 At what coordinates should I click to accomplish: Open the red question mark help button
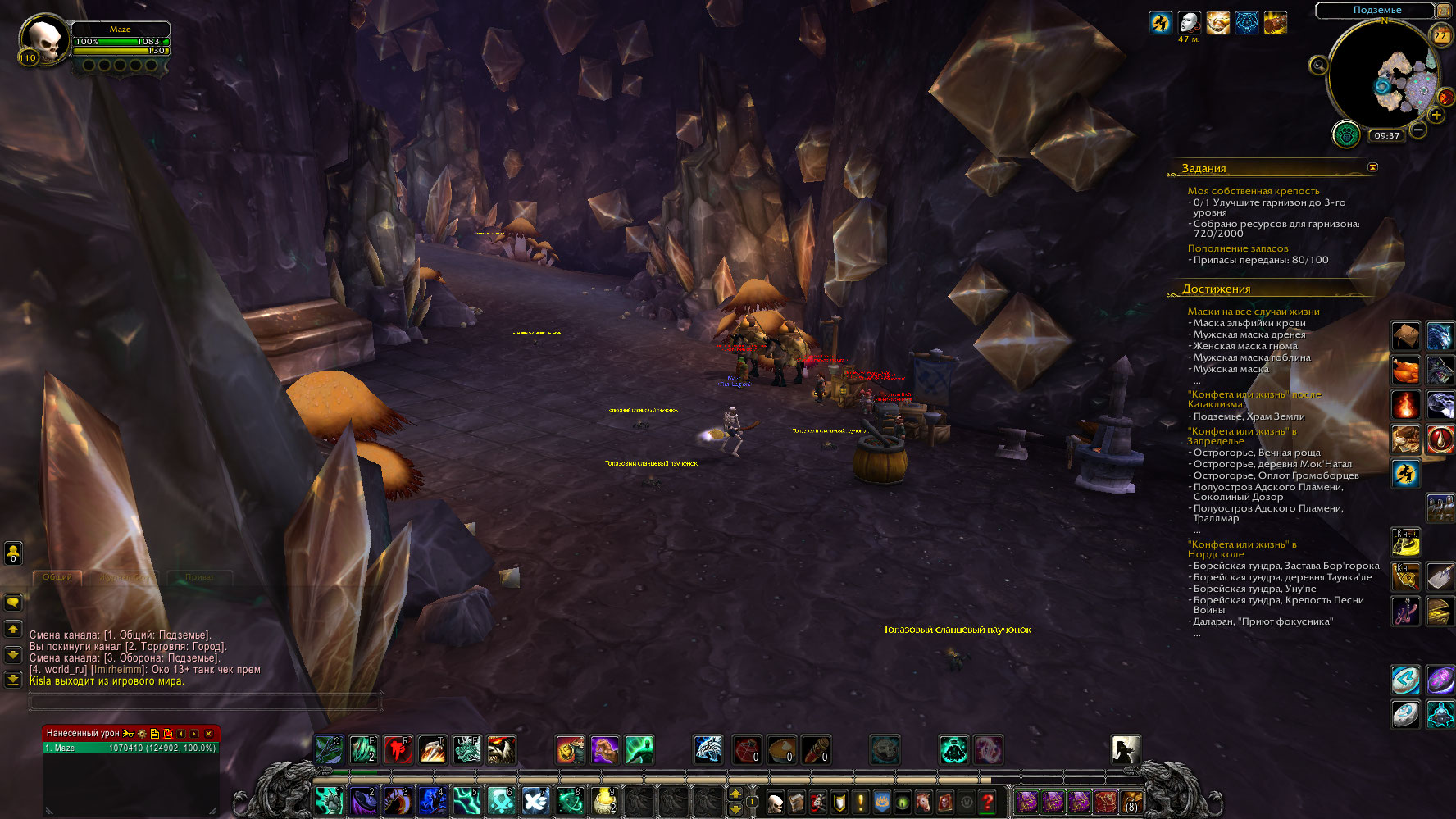pos(988,802)
